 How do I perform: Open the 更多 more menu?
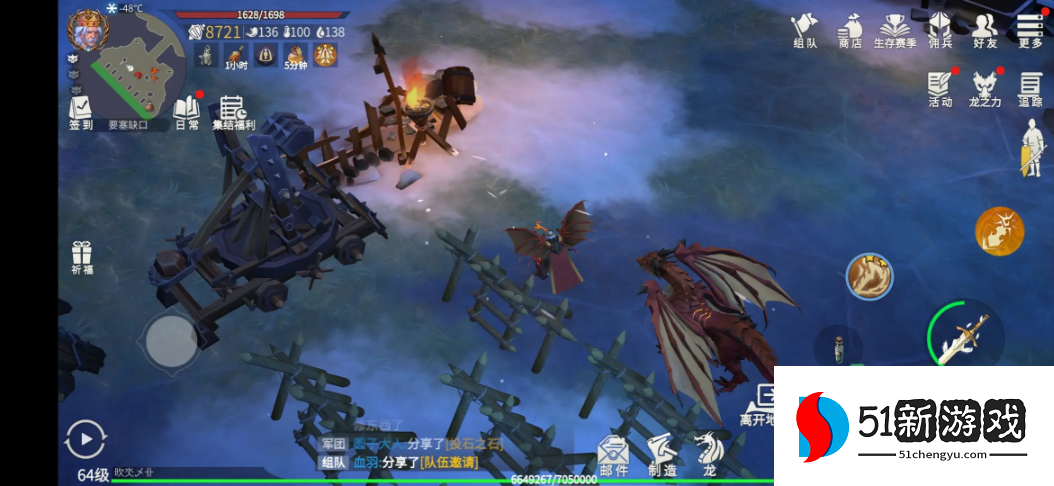coord(1030,30)
